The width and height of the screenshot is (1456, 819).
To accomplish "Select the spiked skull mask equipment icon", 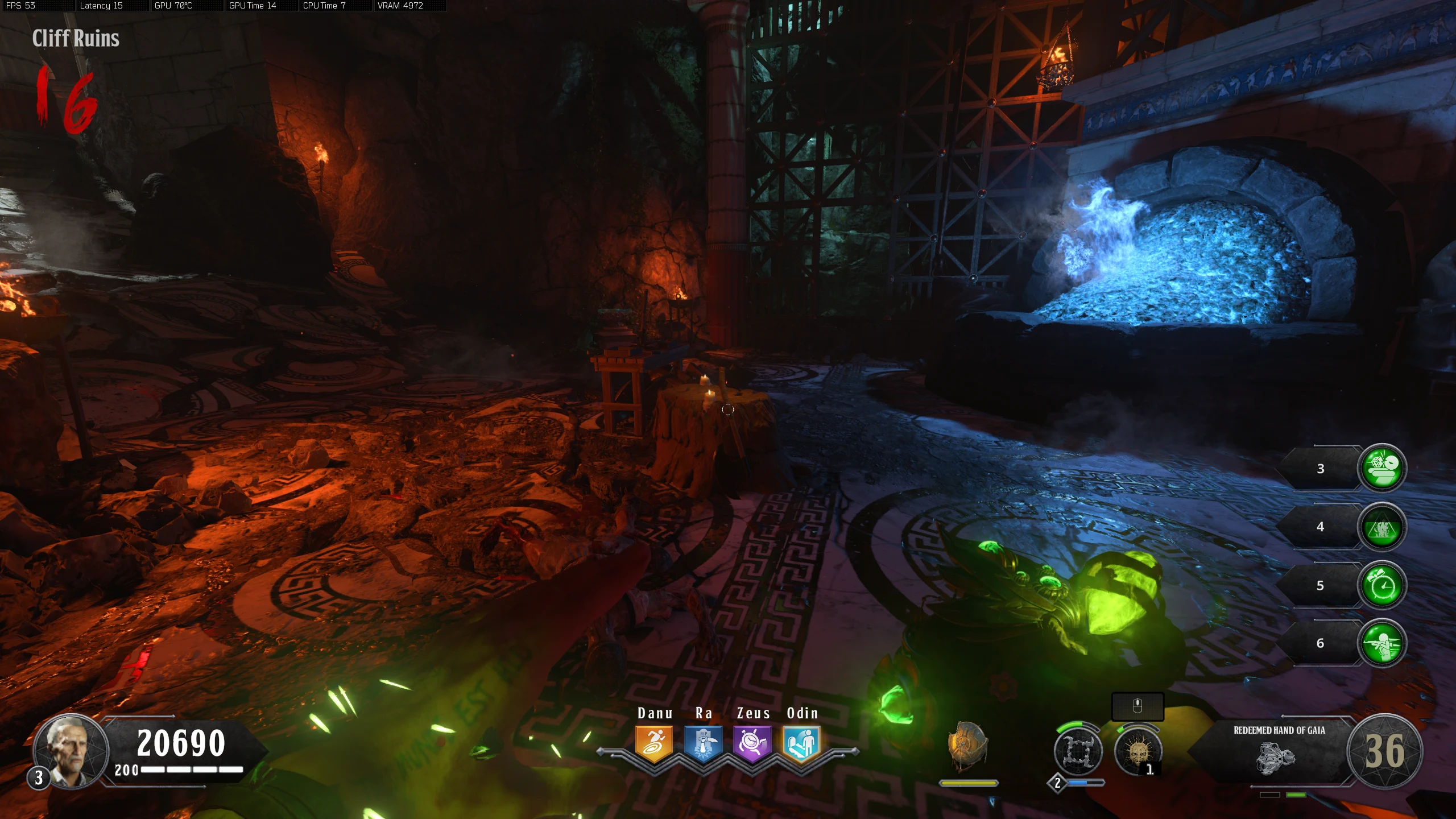I will coord(1137,751).
